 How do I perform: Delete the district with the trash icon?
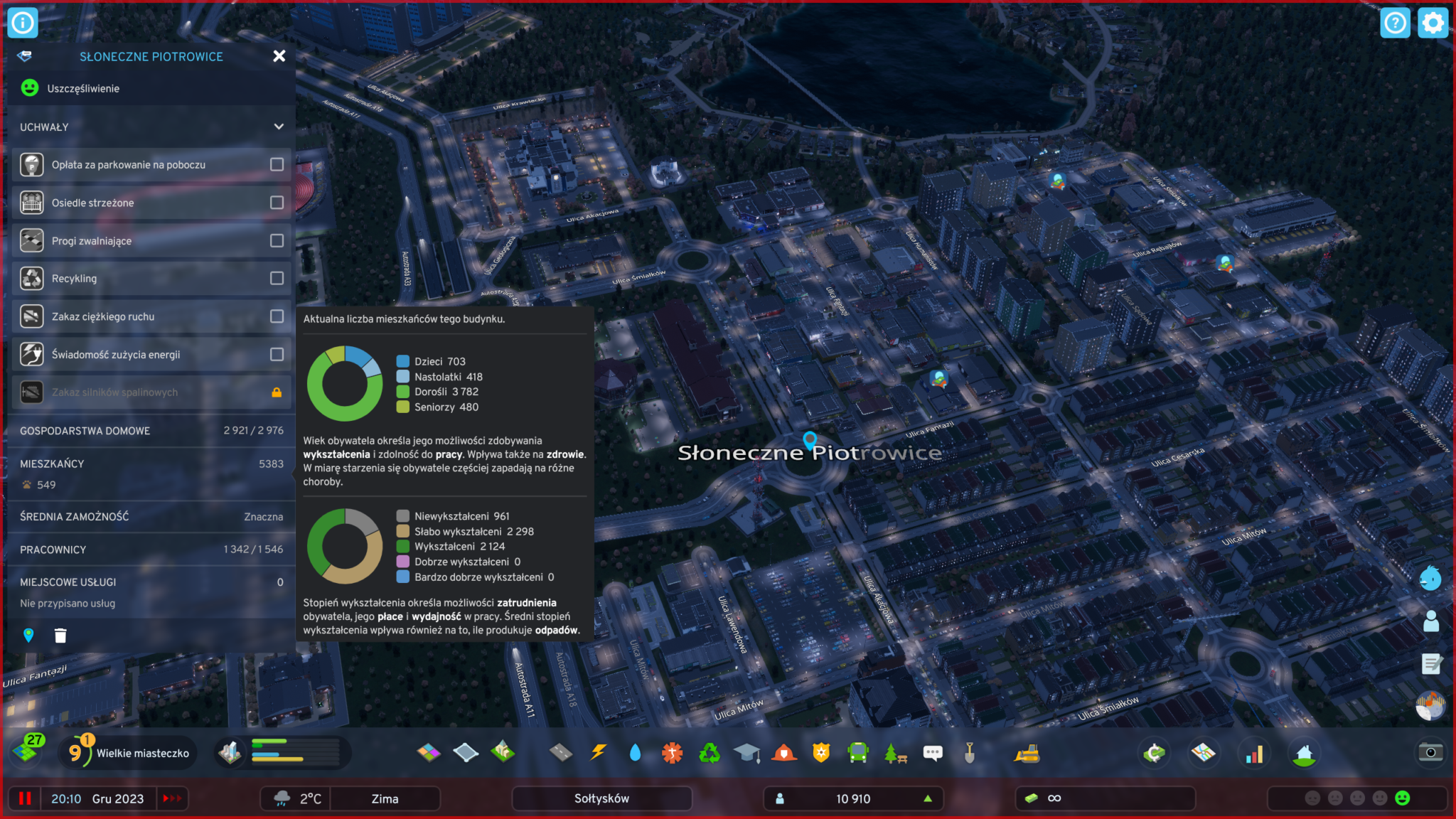point(60,636)
